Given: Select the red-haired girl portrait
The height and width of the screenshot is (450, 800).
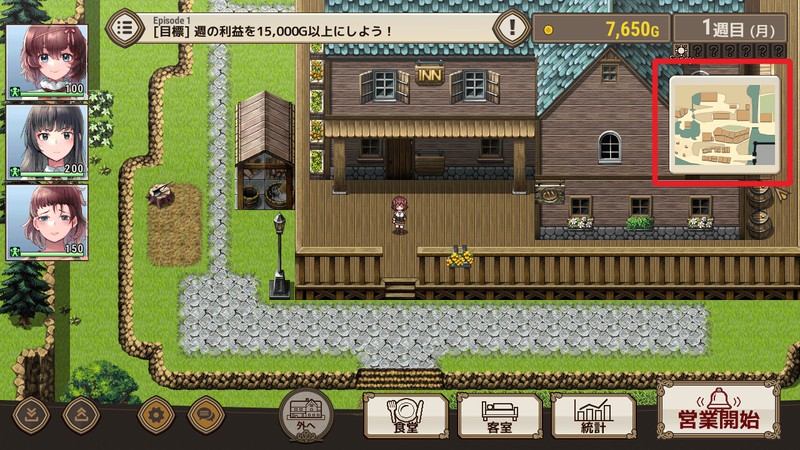Looking at the screenshot, I should point(33,60).
